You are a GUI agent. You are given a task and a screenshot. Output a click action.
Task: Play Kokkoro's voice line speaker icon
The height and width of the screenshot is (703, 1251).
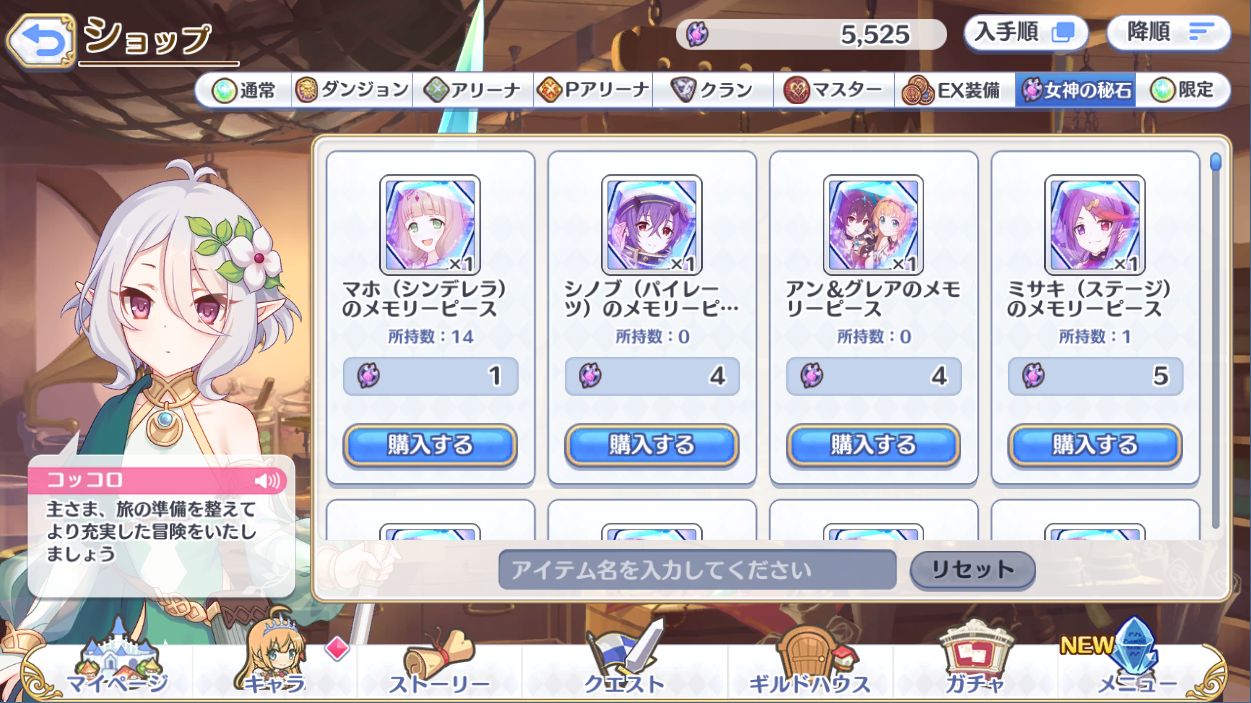[267, 480]
